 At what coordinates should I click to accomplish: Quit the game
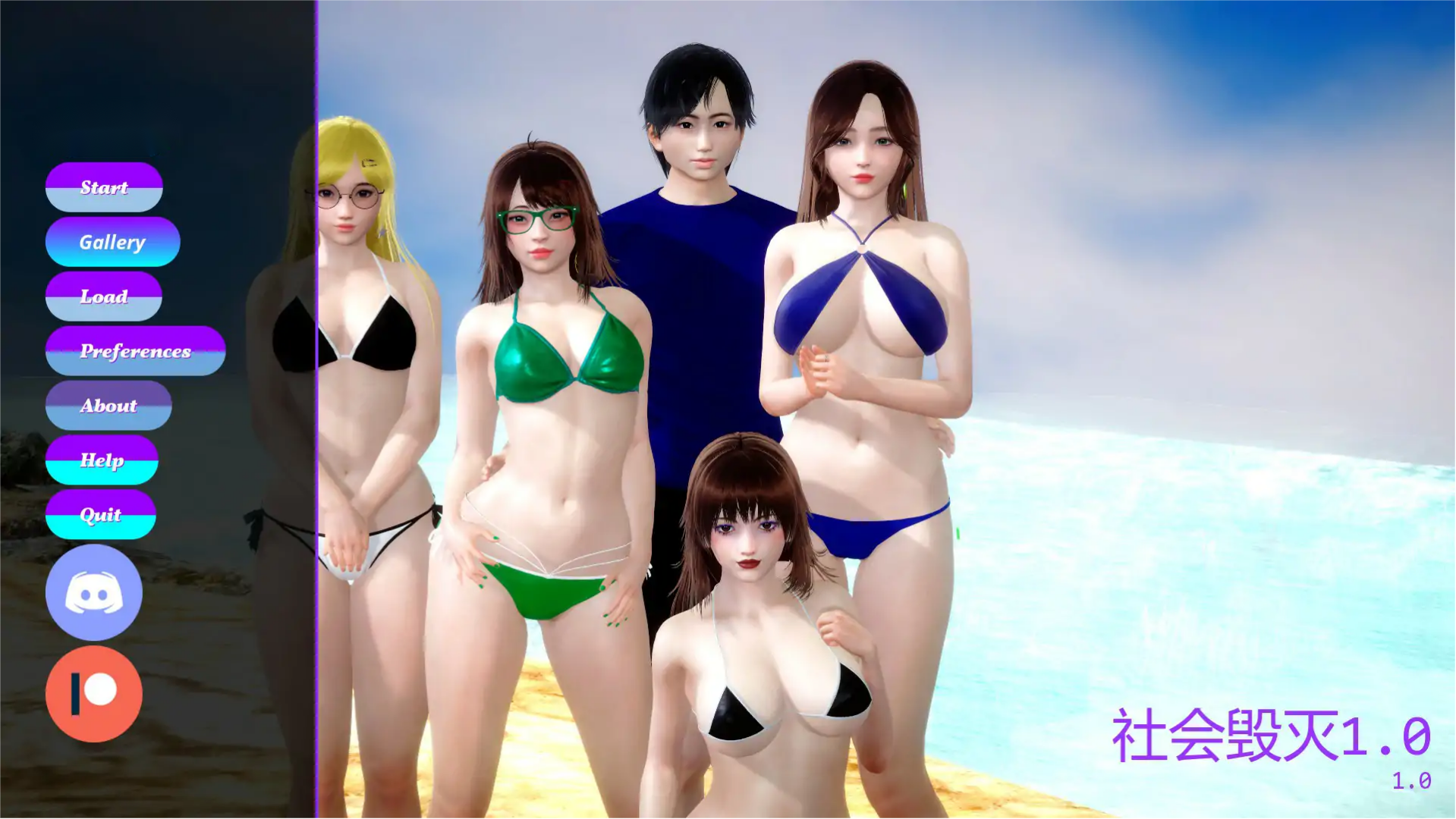click(100, 514)
